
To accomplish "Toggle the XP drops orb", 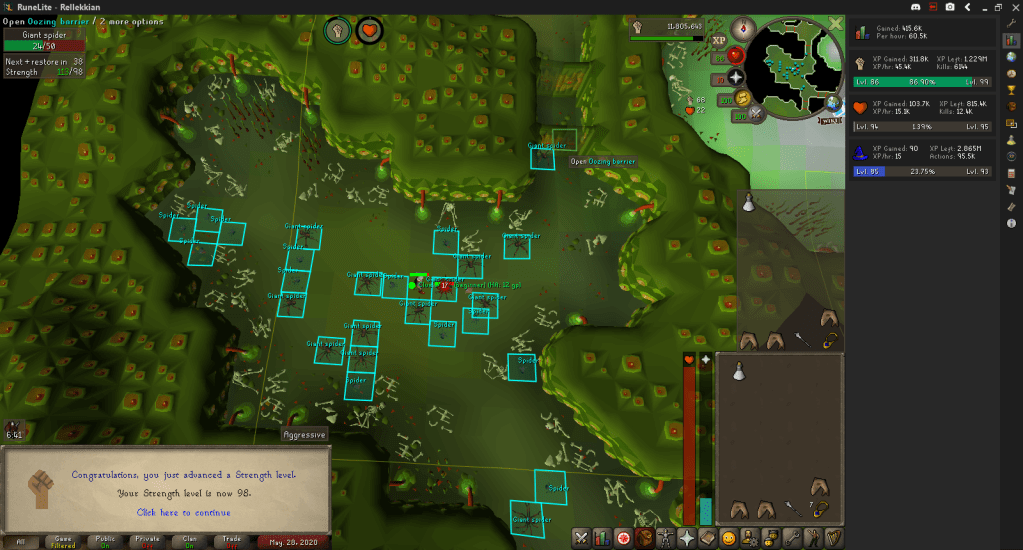I will pos(718,41).
